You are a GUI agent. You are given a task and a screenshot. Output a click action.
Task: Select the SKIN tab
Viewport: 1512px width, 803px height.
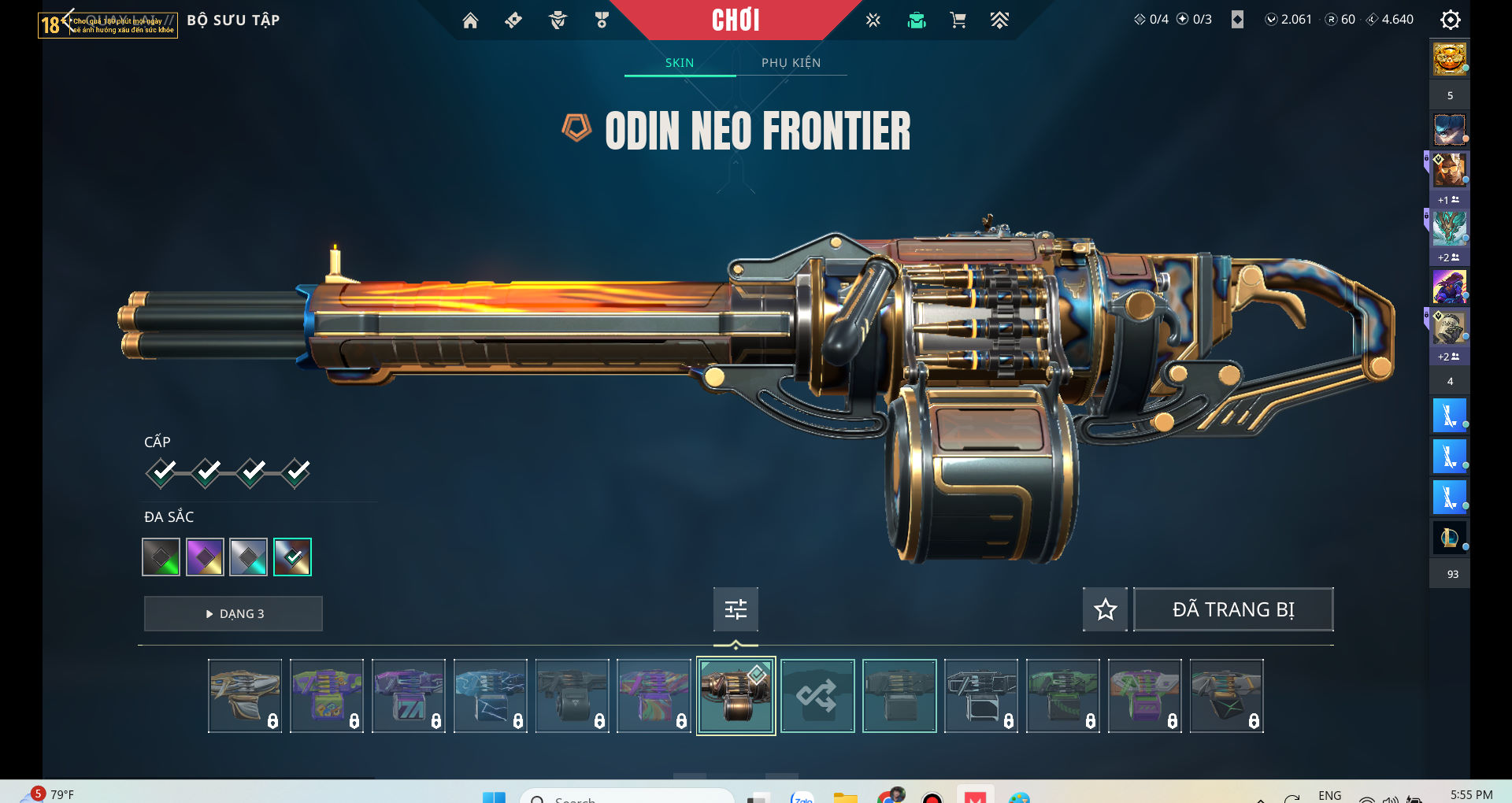coord(680,63)
